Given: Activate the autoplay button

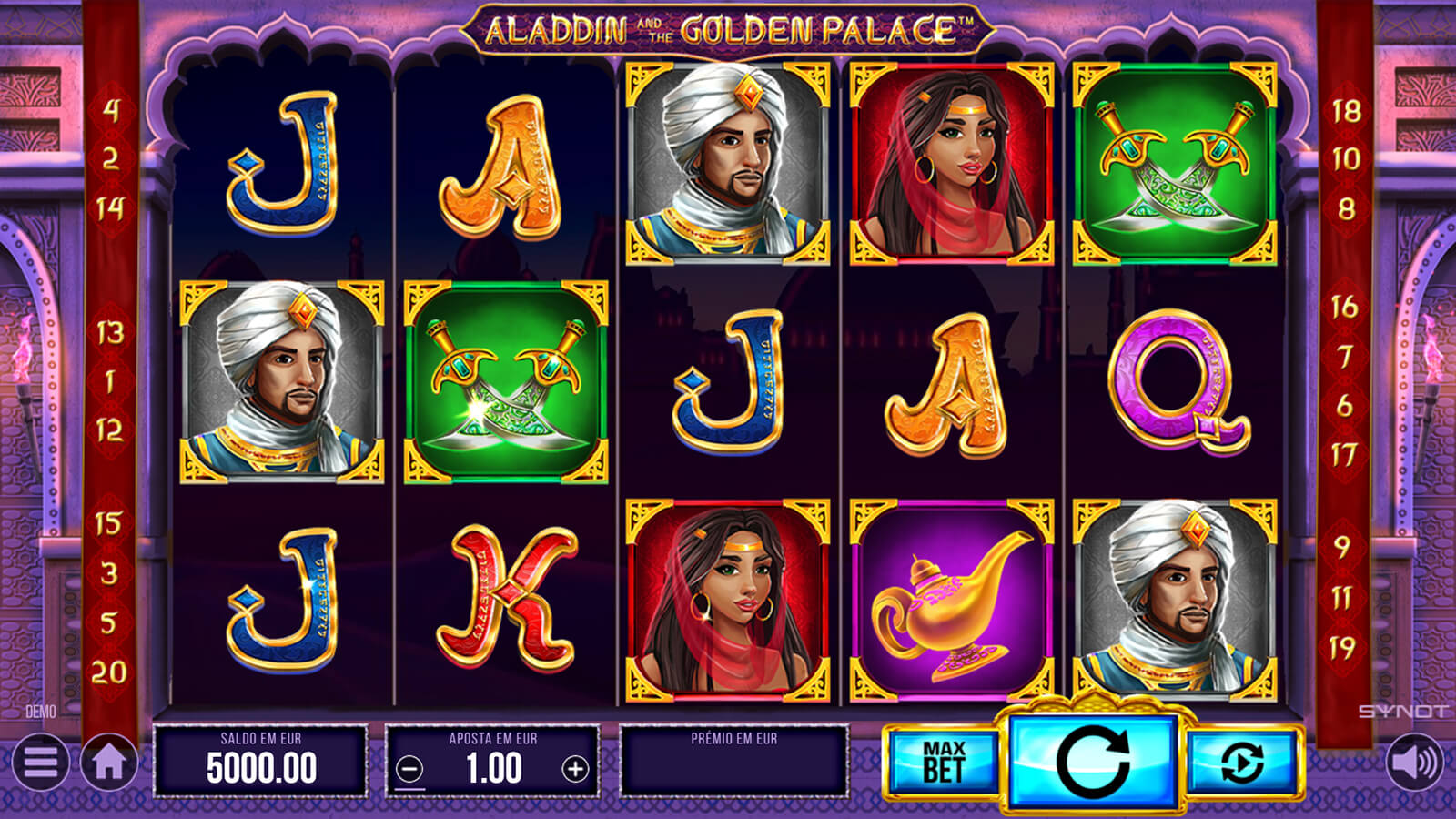Looking at the screenshot, I should pos(1242,763).
